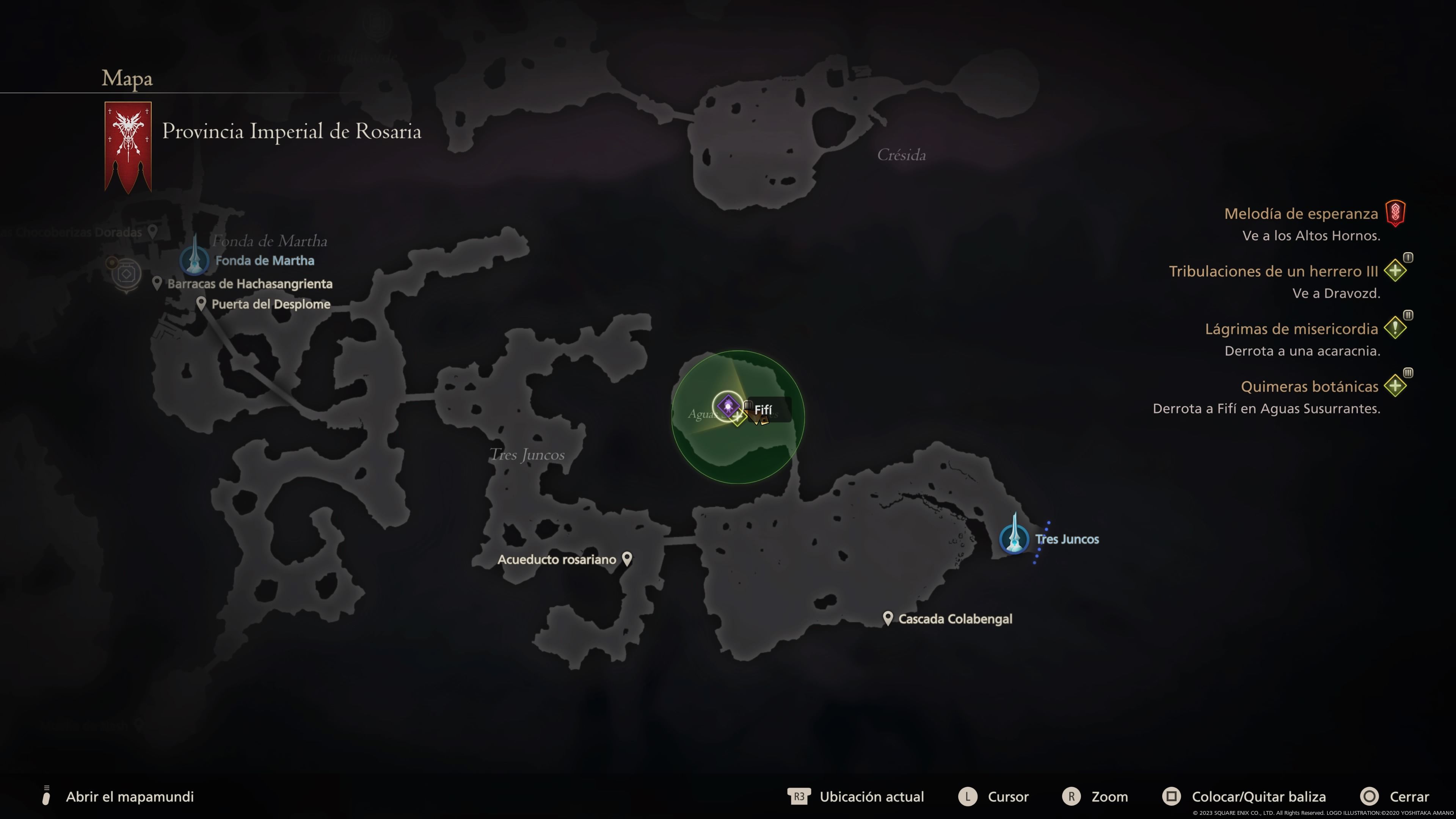This screenshot has height=819, width=1456.
Task: Choose the Tribulaciones de un herrero III quest
Action: pos(1273,271)
